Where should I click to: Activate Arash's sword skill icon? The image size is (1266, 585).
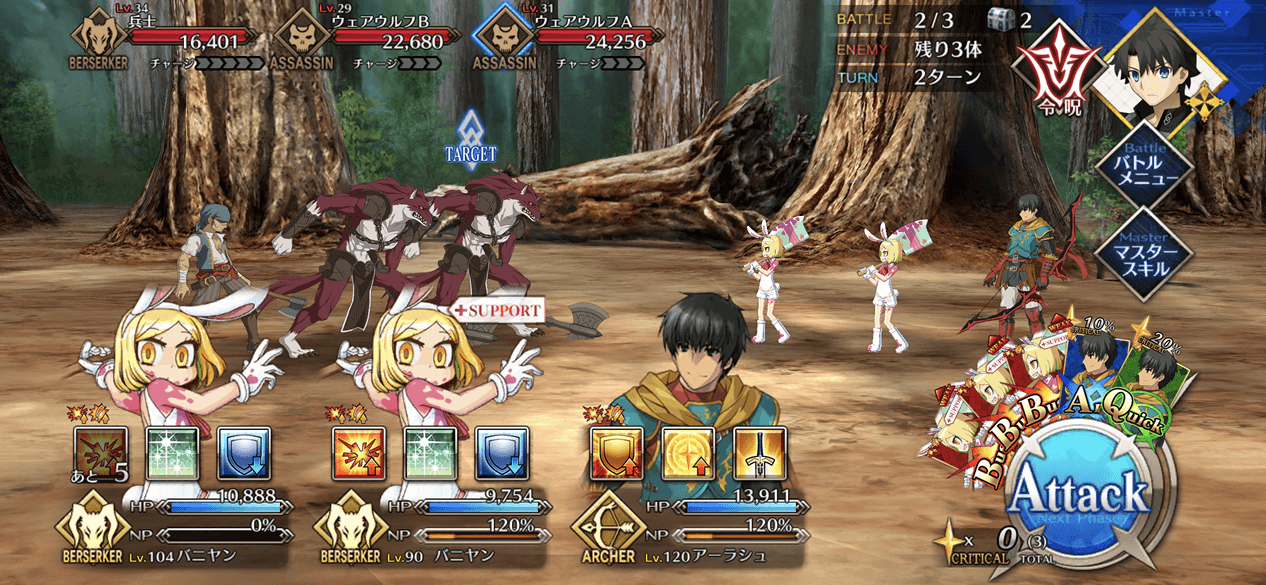pos(759,452)
